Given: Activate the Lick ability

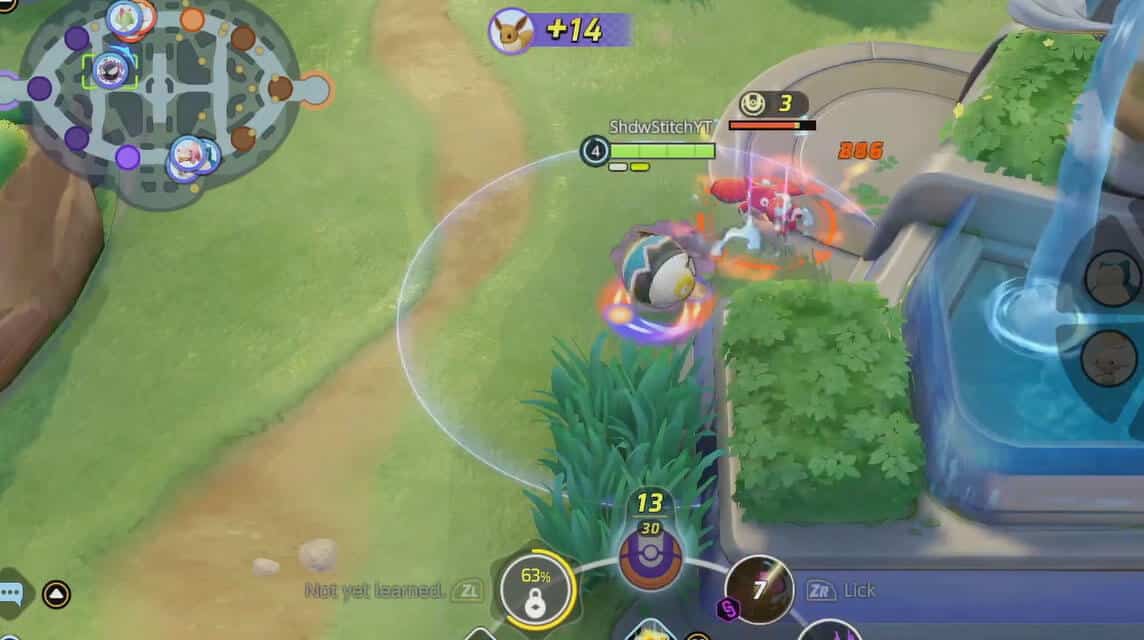Looking at the screenshot, I should pyautogui.click(x=759, y=590).
